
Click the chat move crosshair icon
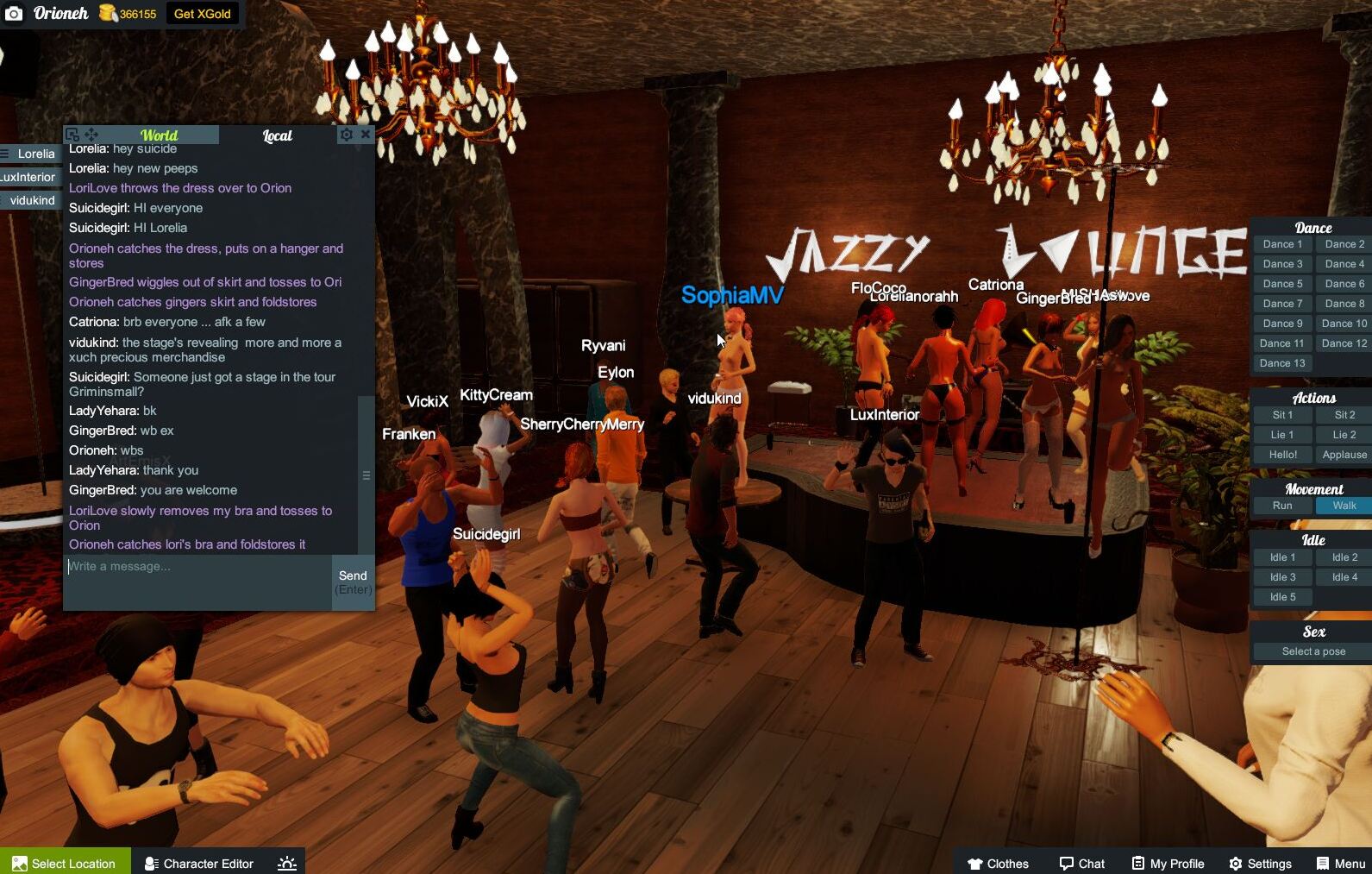click(89, 134)
